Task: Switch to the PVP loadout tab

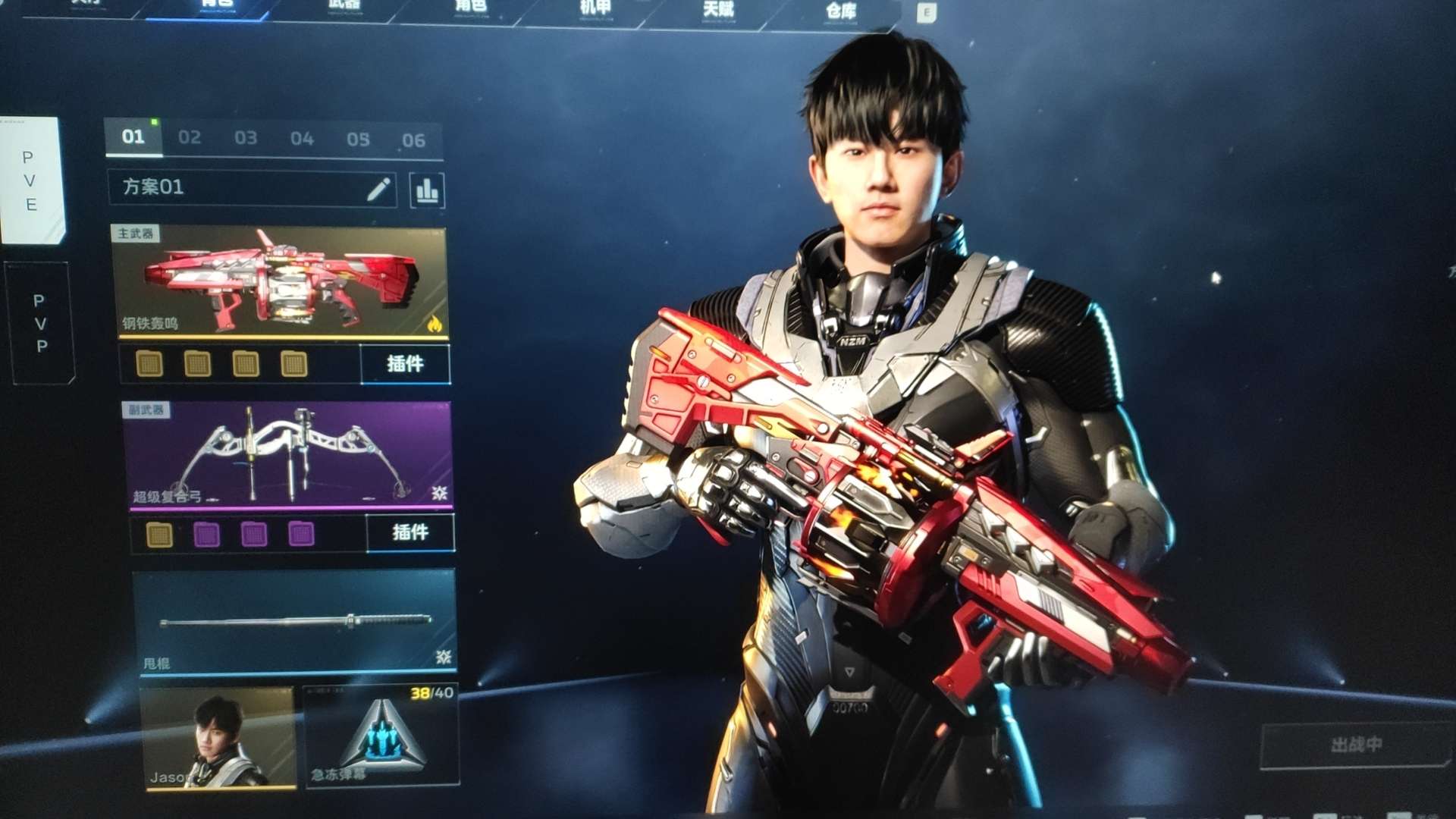Action: [40, 323]
